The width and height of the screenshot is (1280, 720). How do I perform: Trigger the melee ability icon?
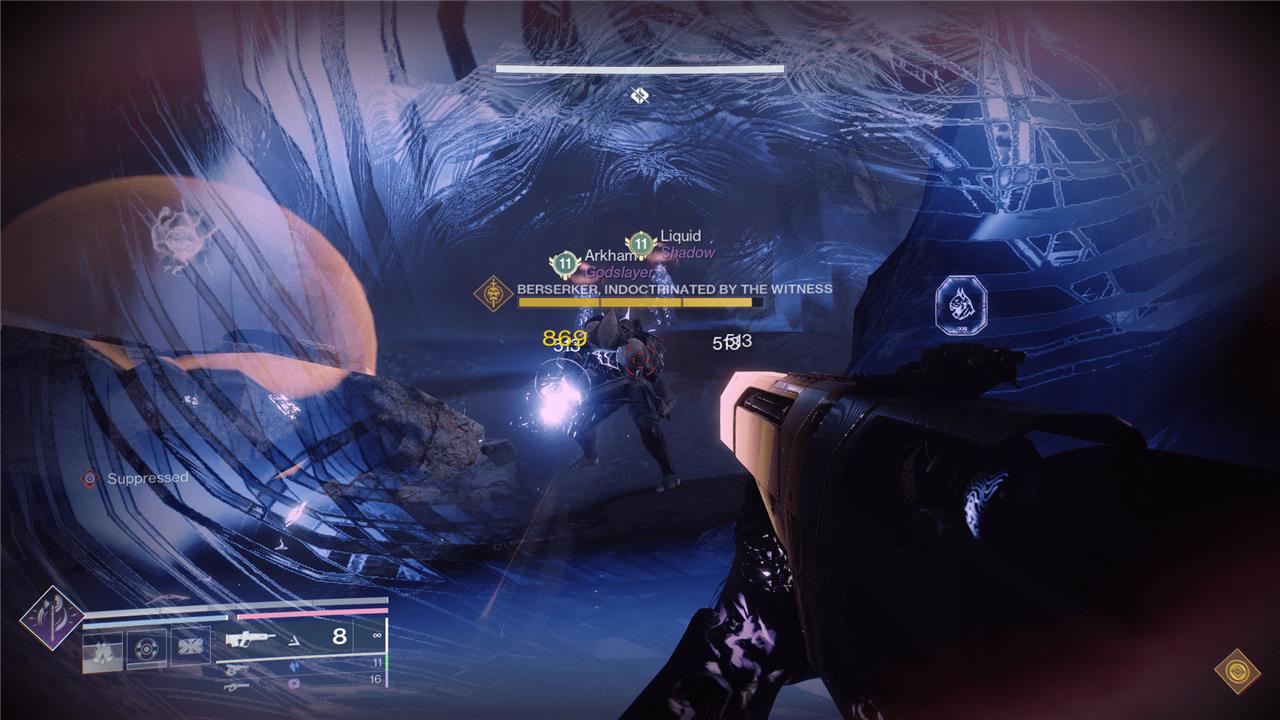[189, 648]
